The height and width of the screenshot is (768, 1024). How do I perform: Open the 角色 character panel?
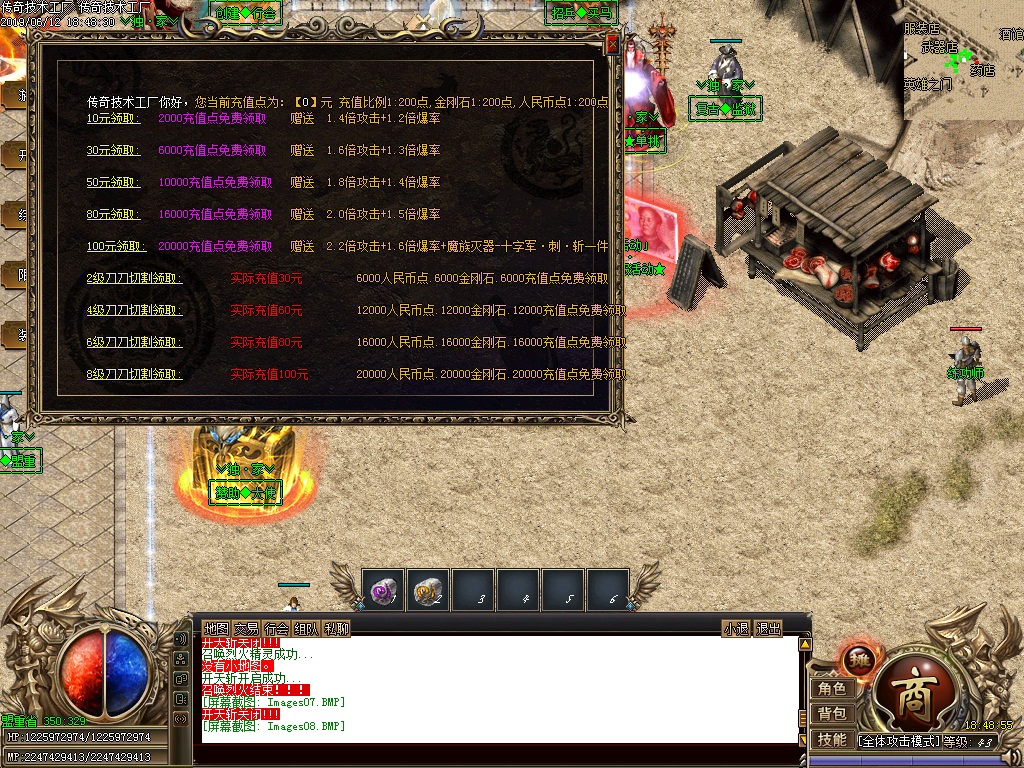(x=832, y=689)
